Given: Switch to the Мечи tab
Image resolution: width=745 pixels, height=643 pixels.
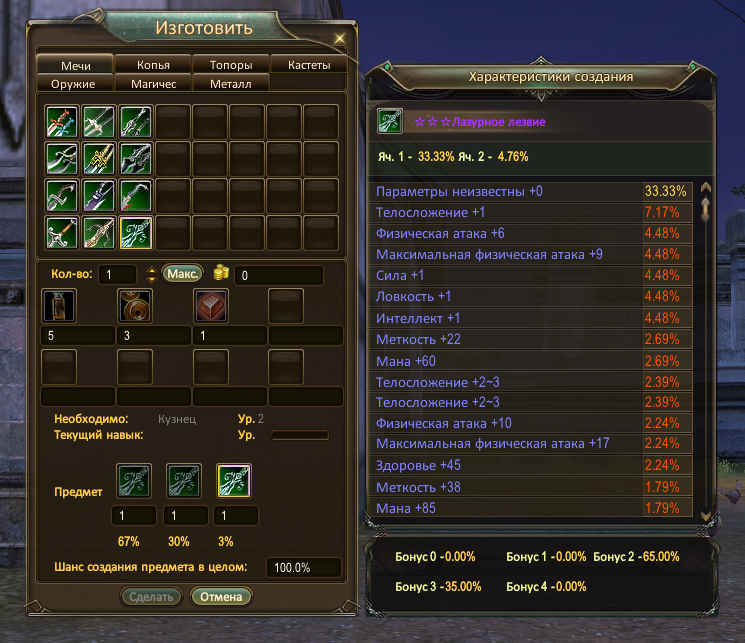Looking at the screenshot, I should [76, 65].
